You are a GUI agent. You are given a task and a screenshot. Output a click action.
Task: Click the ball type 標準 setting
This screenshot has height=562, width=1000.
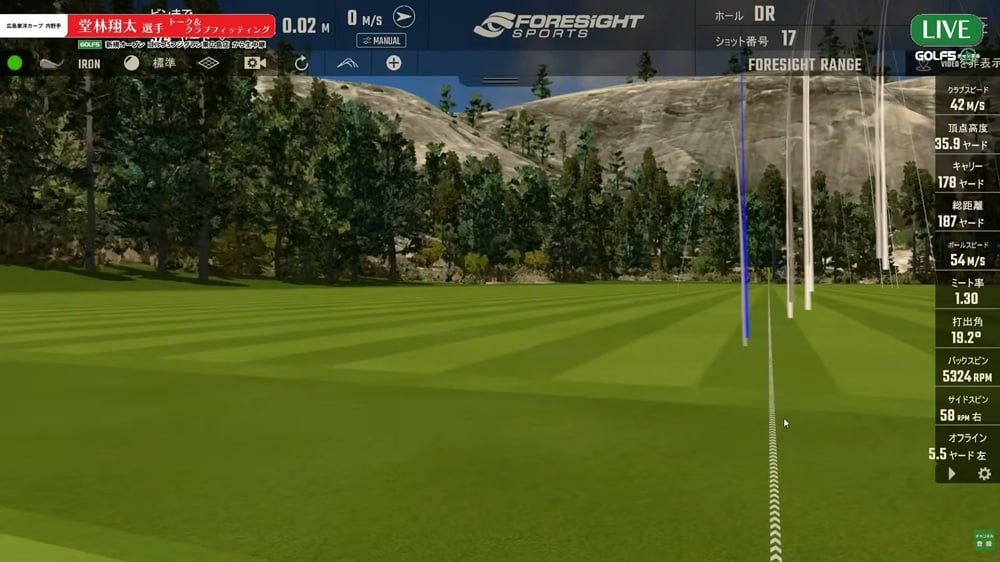(x=148, y=63)
